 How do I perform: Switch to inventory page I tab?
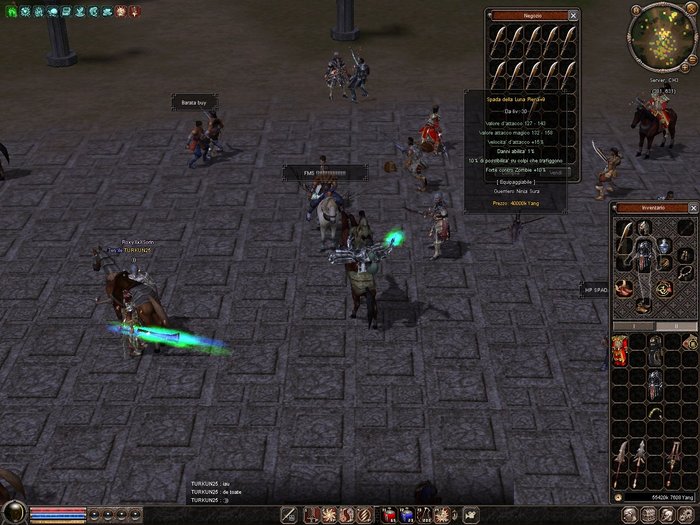(x=634, y=326)
